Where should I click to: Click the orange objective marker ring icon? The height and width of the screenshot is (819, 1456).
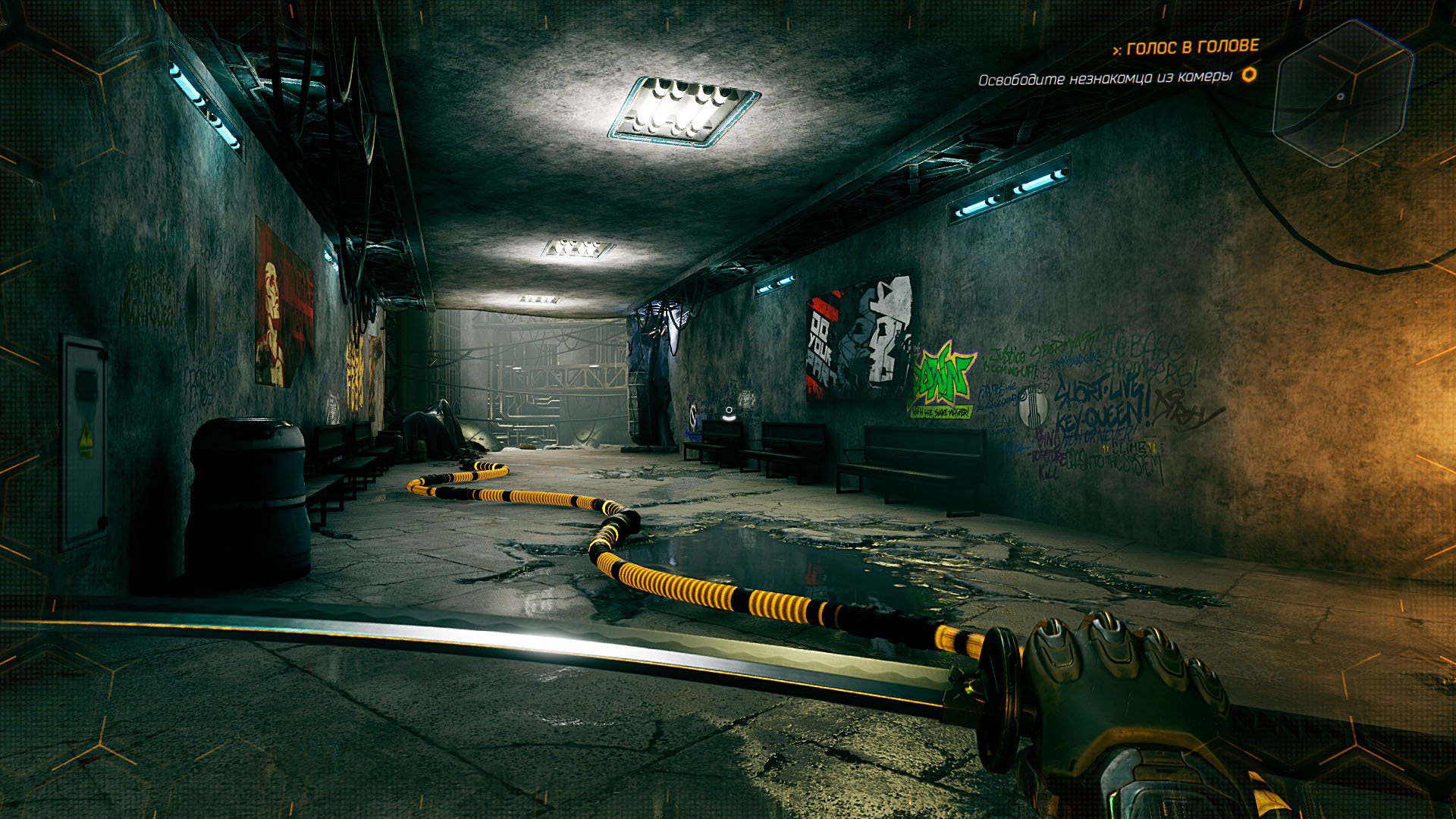point(1248,75)
